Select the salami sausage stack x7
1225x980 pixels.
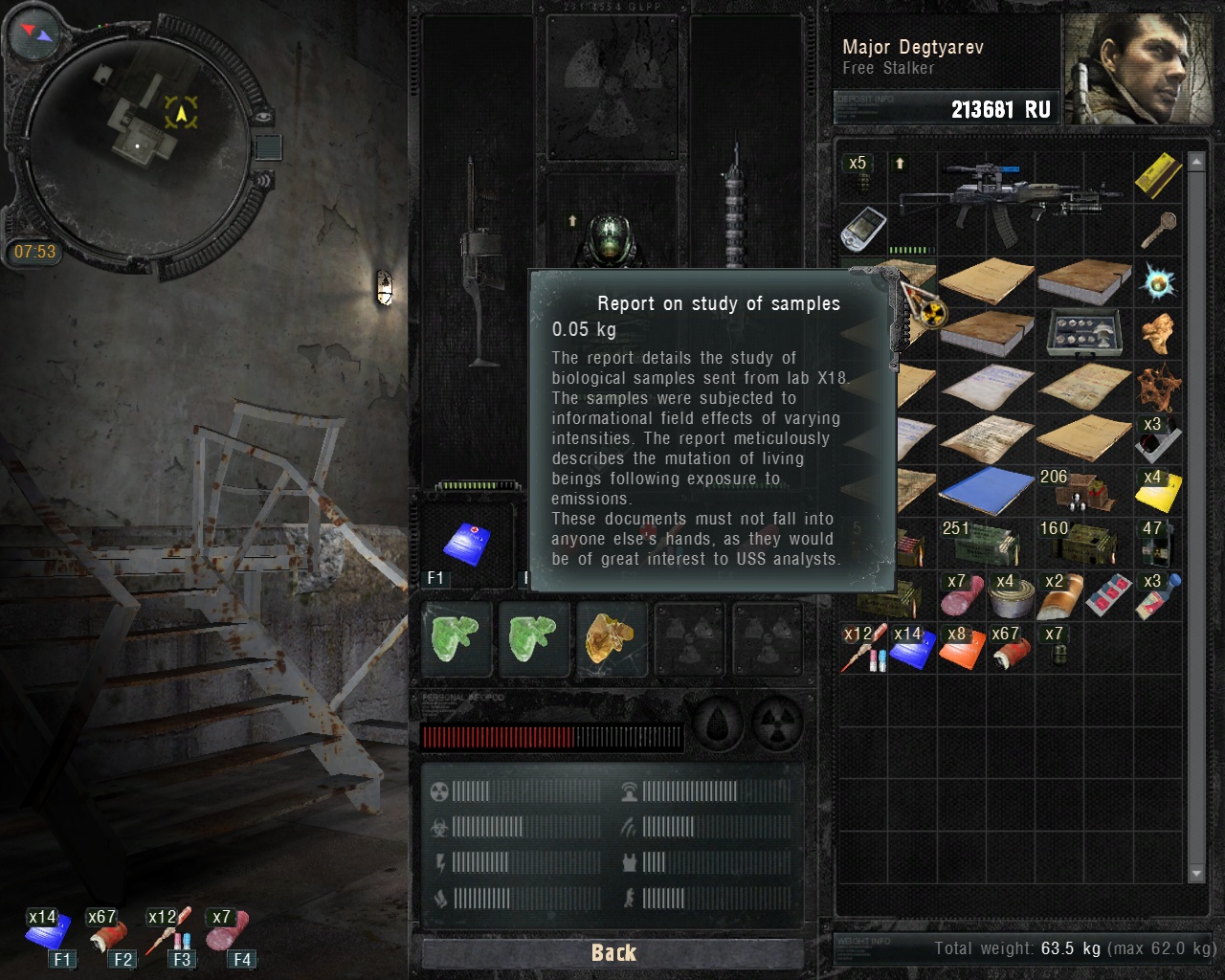[x=961, y=595]
